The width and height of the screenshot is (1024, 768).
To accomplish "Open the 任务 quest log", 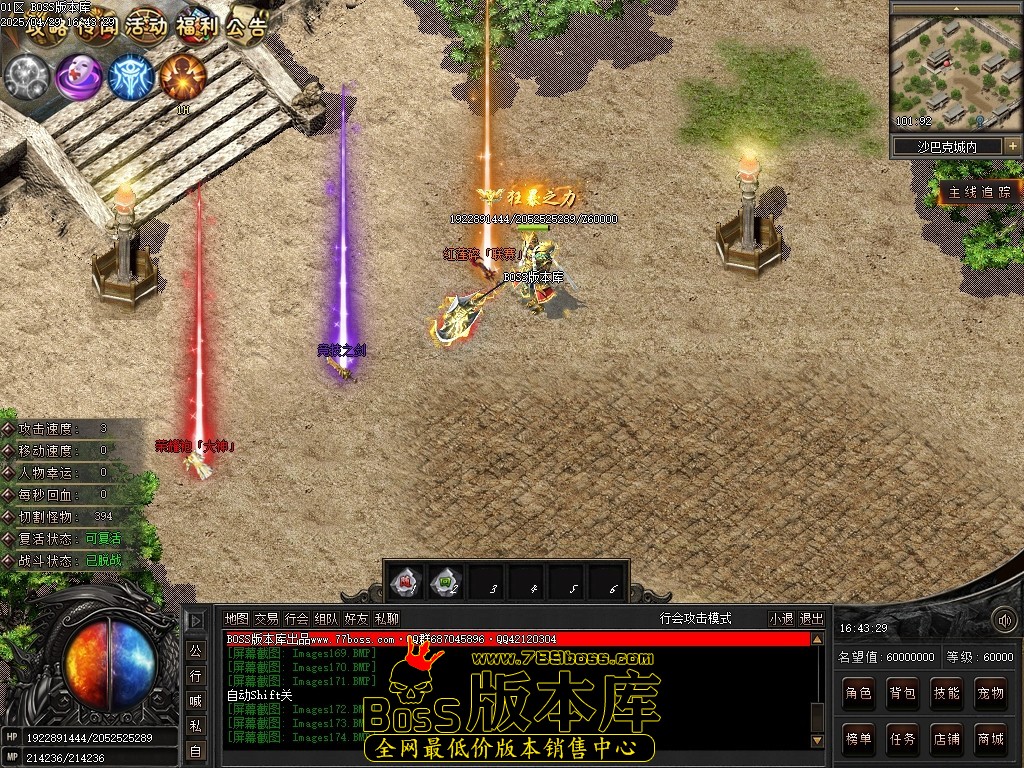I will click(x=902, y=739).
